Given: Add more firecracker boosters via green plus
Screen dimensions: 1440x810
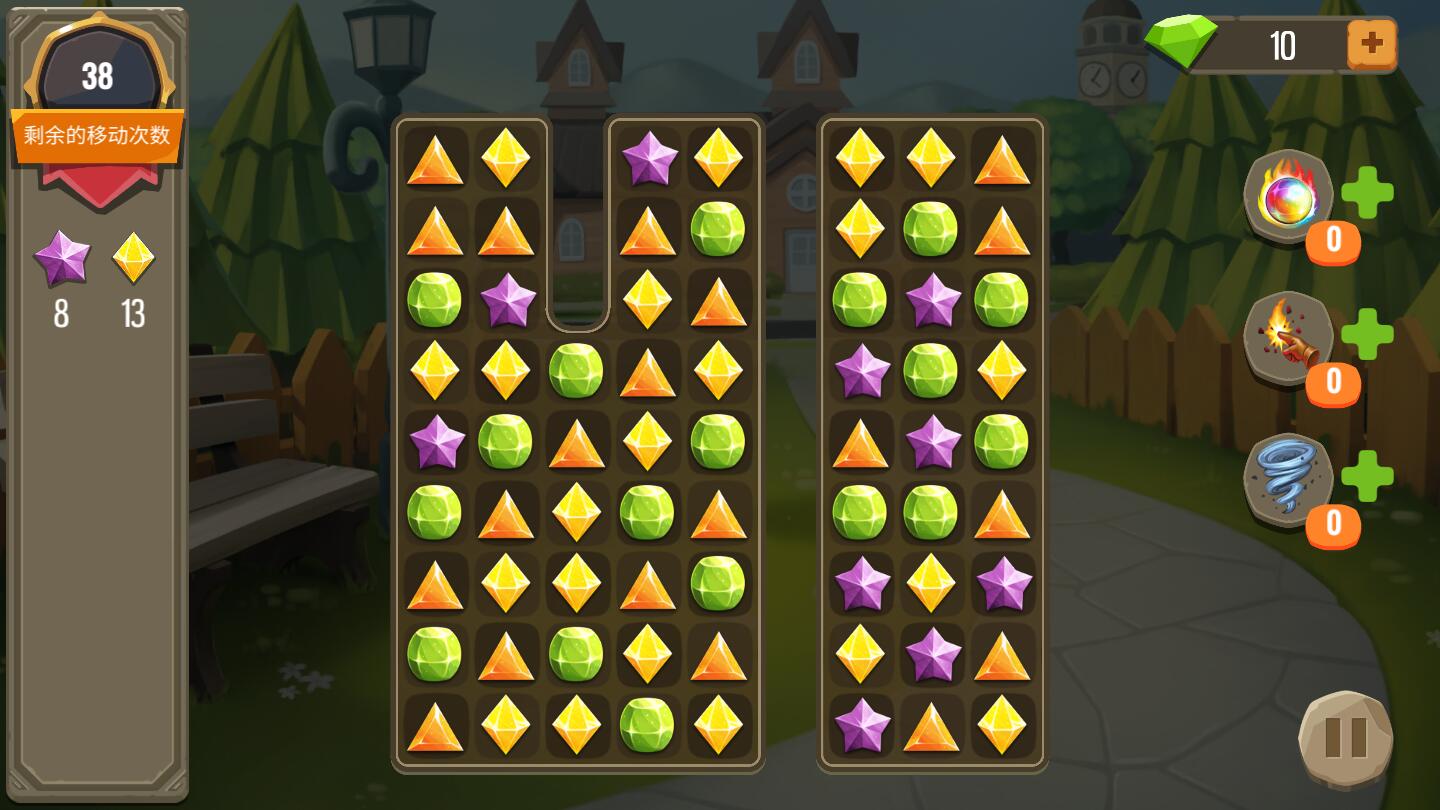Looking at the screenshot, I should coord(1367,334).
